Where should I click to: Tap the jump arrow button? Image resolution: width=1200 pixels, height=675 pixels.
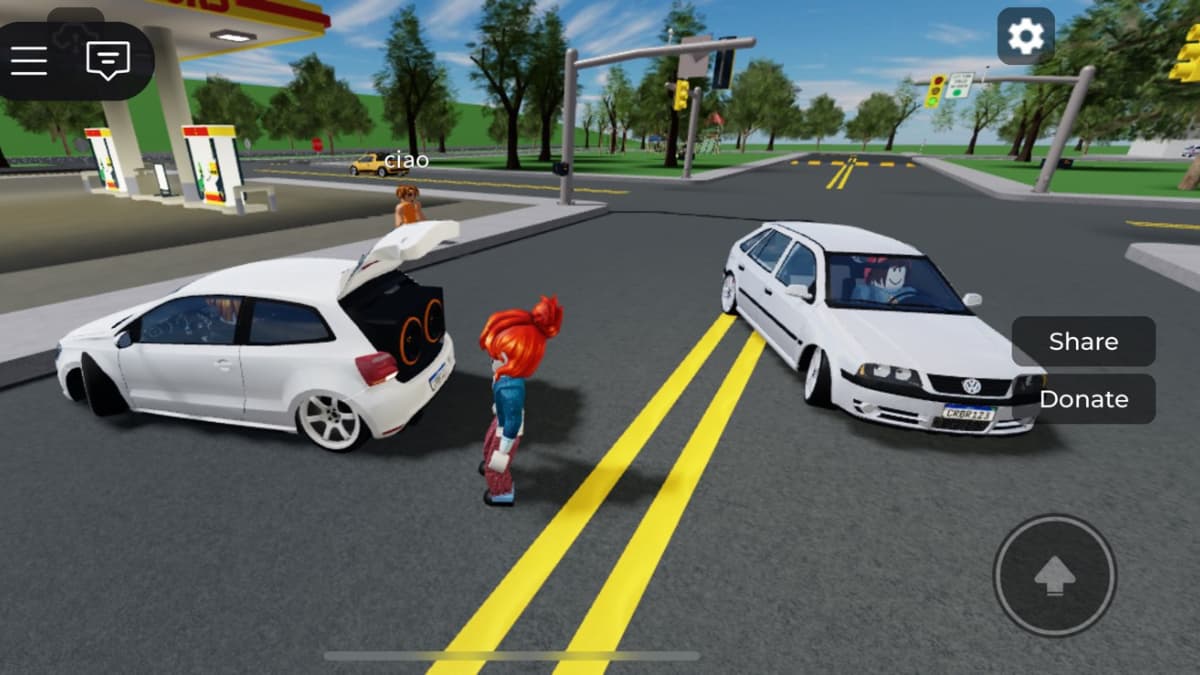point(1054,576)
